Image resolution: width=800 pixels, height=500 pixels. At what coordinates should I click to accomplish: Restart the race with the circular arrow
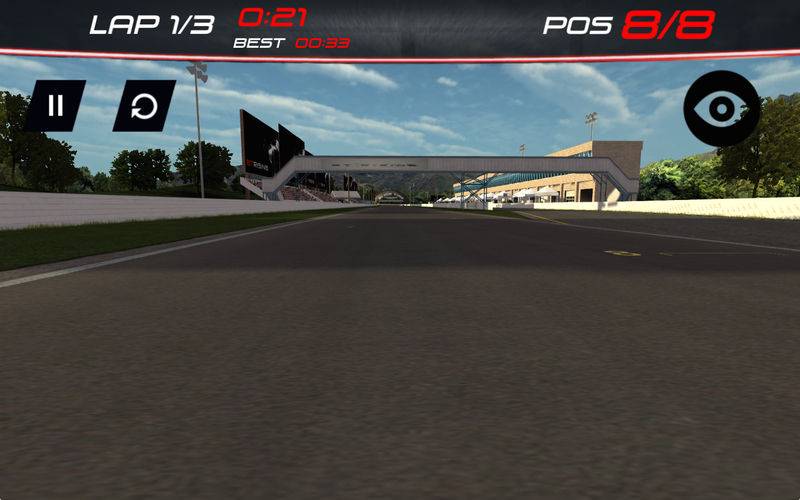pyautogui.click(x=144, y=106)
